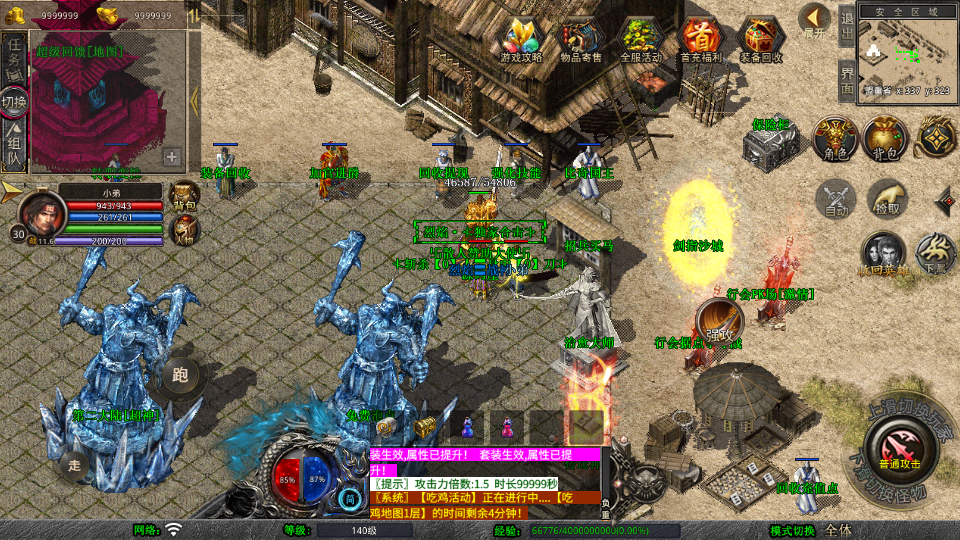Click the 退出 exit button
This screenshot has height=540, width=960.
pyautogui.click(x=847, y=26)
